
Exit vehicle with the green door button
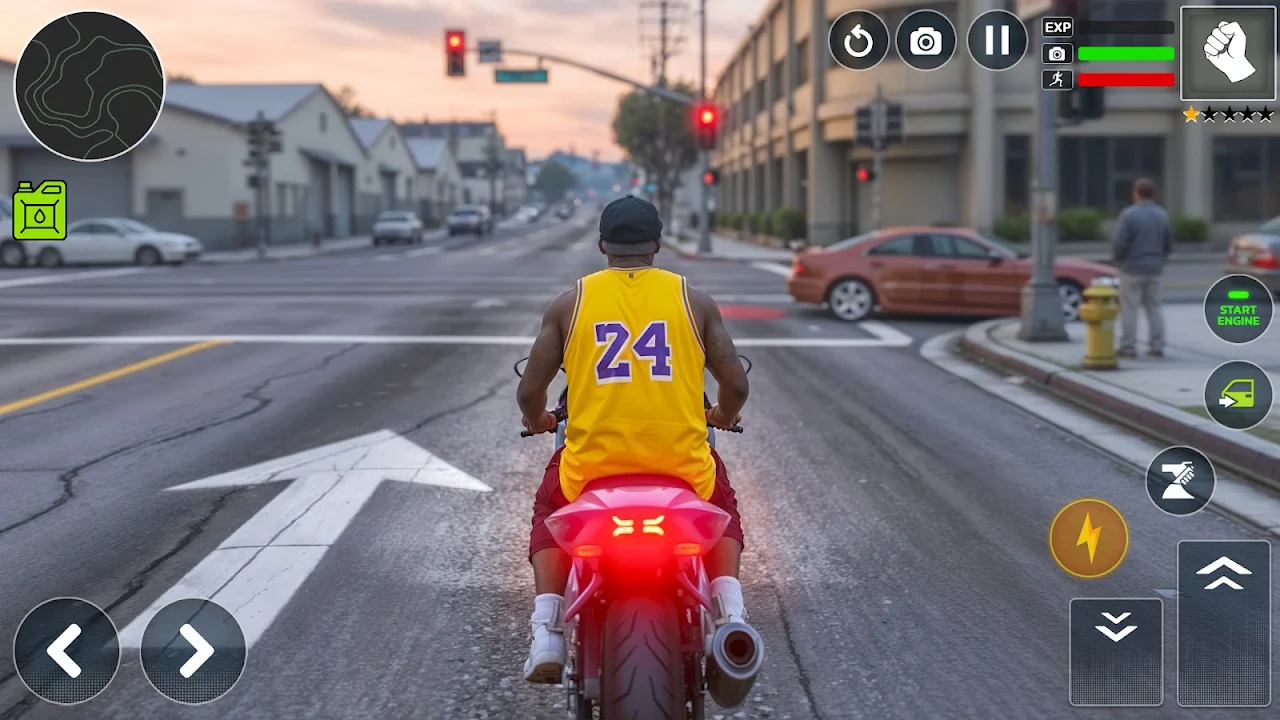click(1238, 395)
